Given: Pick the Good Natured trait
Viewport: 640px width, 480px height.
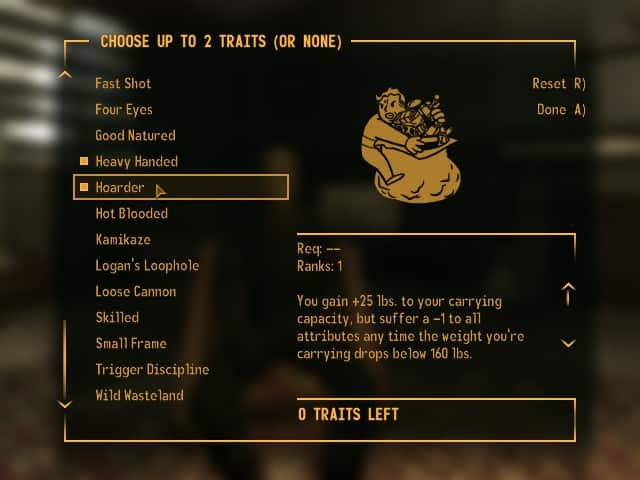Looking at the screenshot, I should [x=135, y=135].
